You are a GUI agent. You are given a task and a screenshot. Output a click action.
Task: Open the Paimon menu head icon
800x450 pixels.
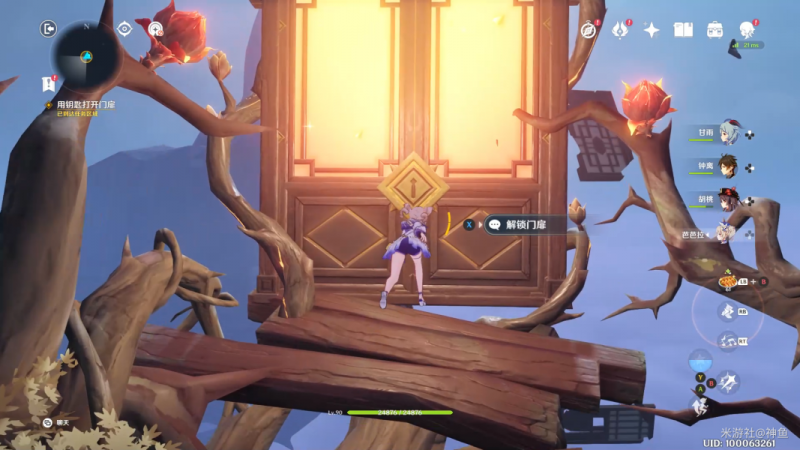click(748, 28)
